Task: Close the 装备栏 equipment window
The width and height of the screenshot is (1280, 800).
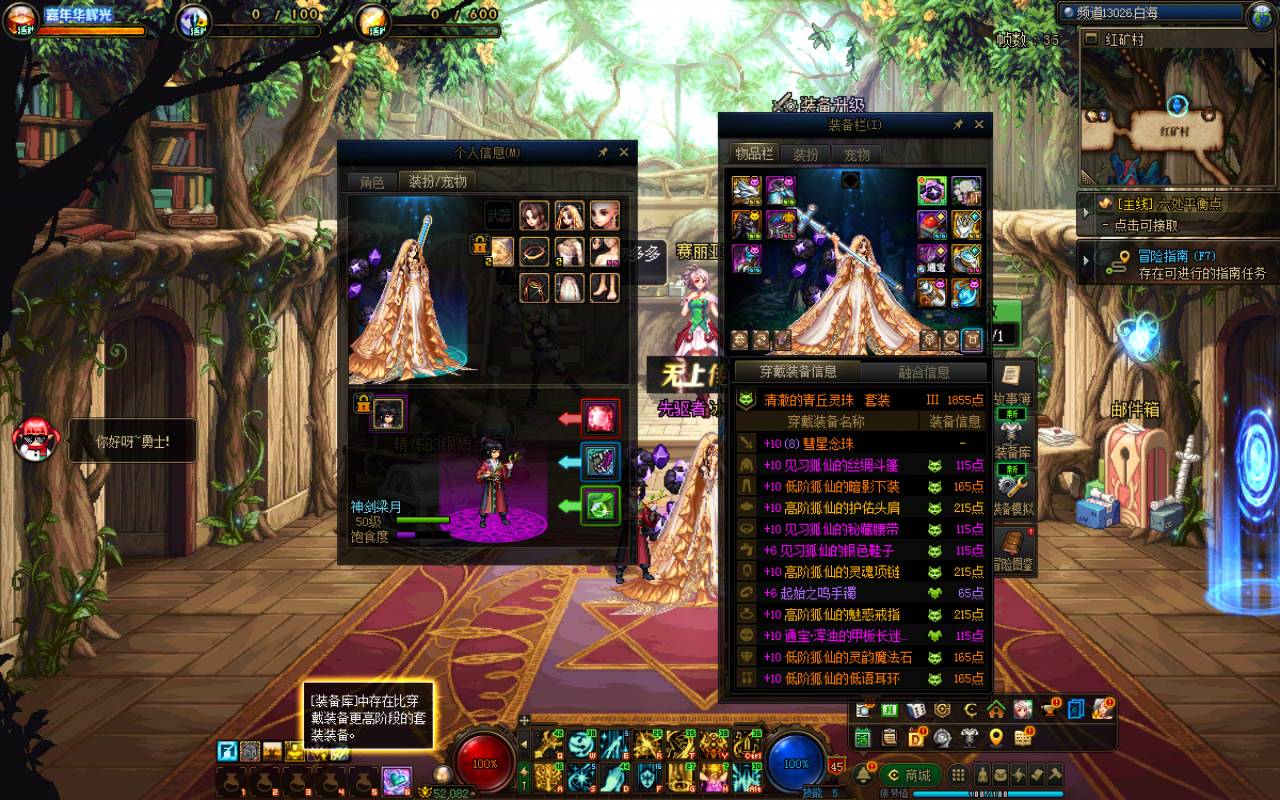Action: [x=979, y=124]
